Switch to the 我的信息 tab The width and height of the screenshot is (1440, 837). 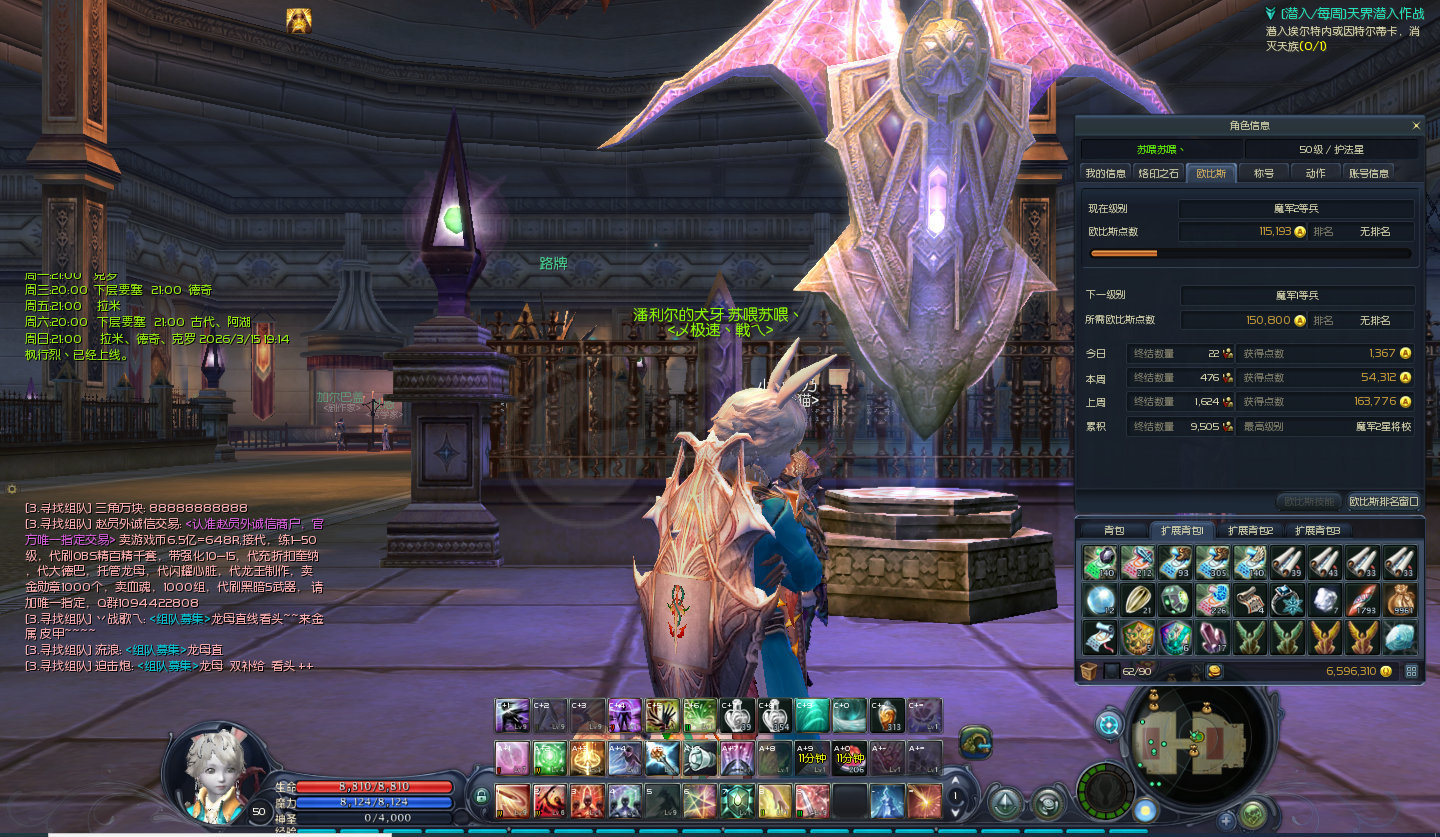1106,173
